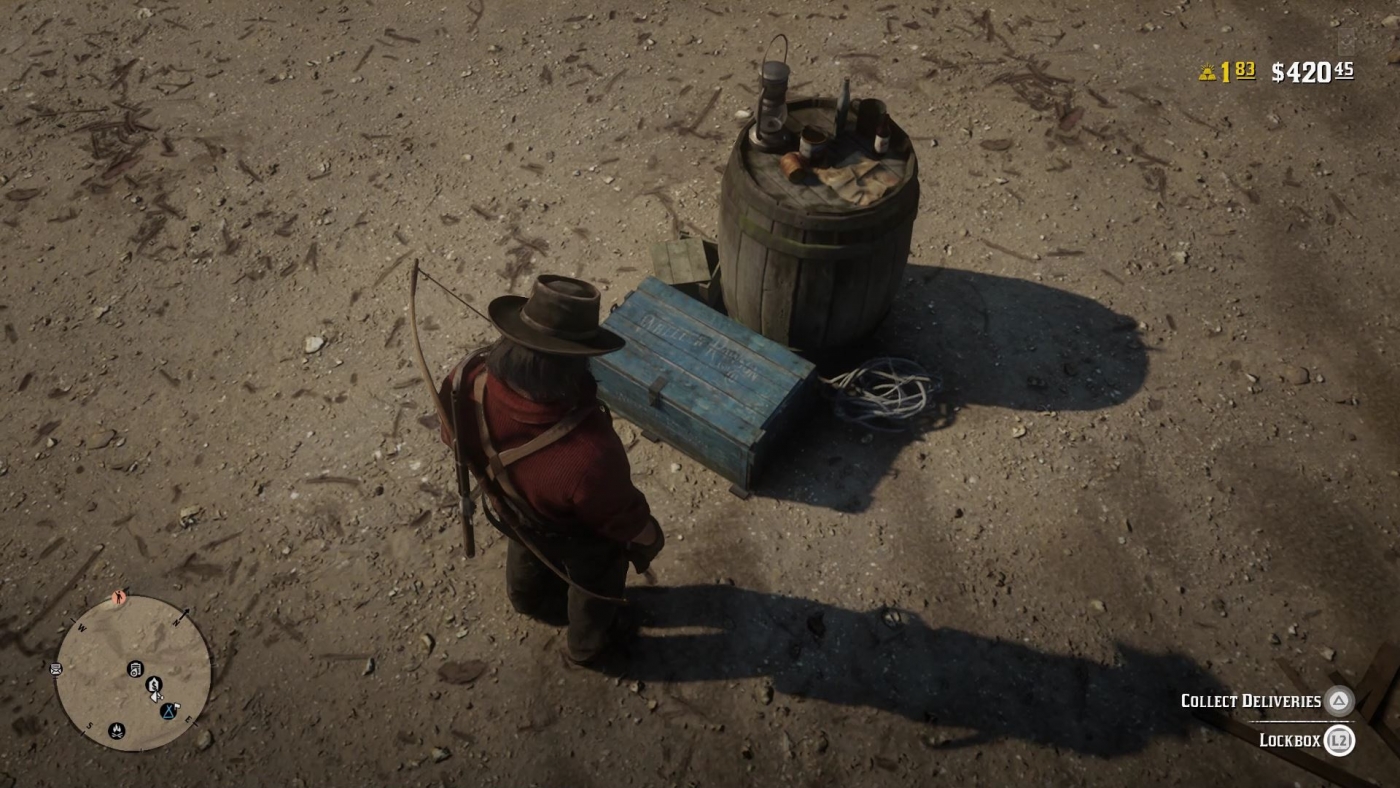Screen dimensions: 1400x788
Task: Select the red NPC marker atop the minimap
Action: [x=119, y=597]
